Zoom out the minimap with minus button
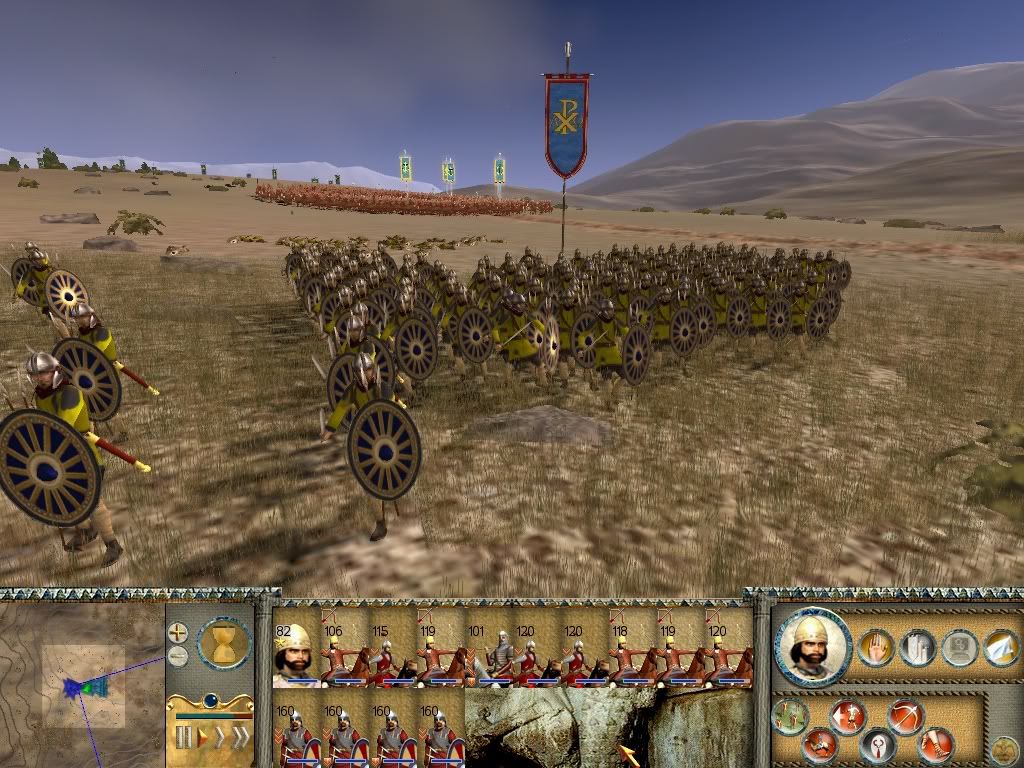 [178, 656]
